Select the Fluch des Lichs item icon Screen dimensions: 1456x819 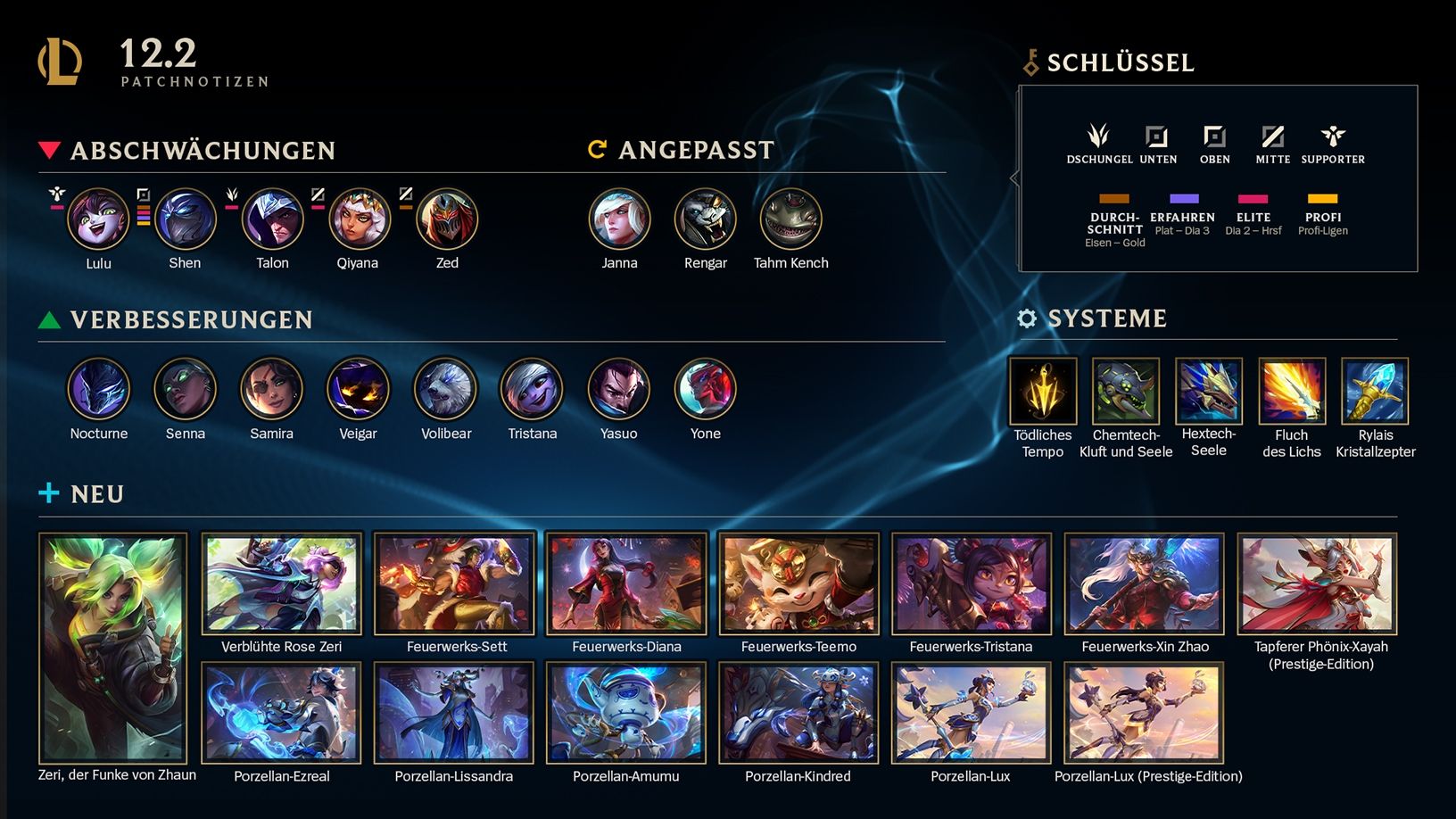(1292, 391)
